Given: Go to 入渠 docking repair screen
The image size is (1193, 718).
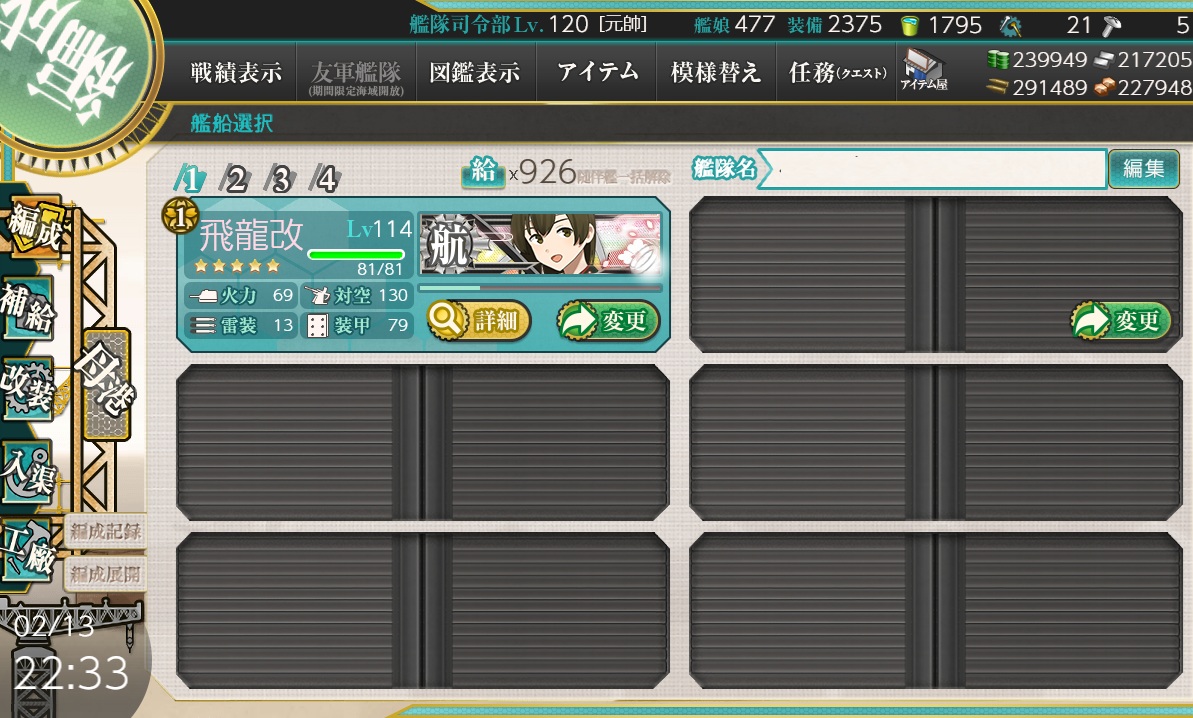Looking at the screenshot, I should (x=27, y=468).
